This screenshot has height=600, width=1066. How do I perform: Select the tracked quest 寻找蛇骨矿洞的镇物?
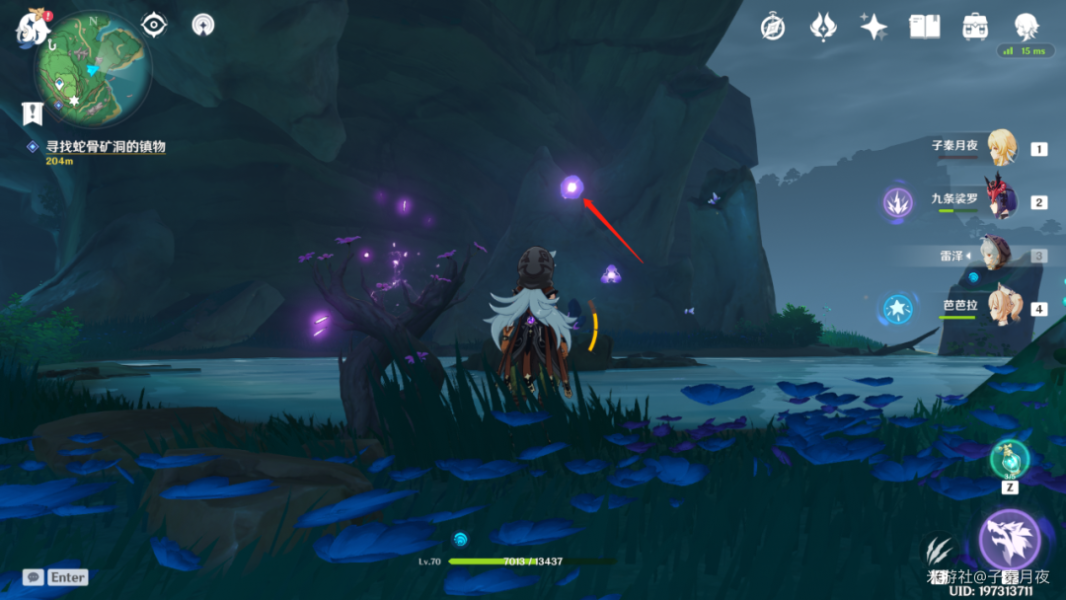pos(104,147)
